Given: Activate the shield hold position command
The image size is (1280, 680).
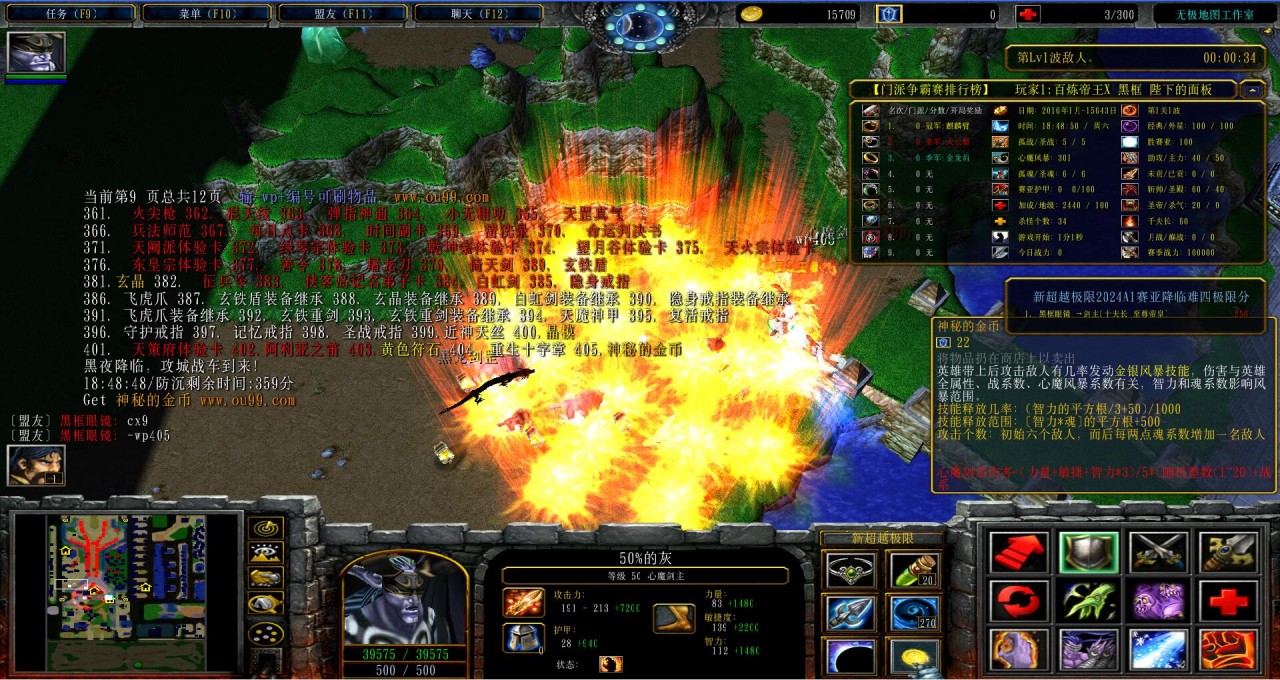Looking at the screenshot, I should (x=1089, y=552).
